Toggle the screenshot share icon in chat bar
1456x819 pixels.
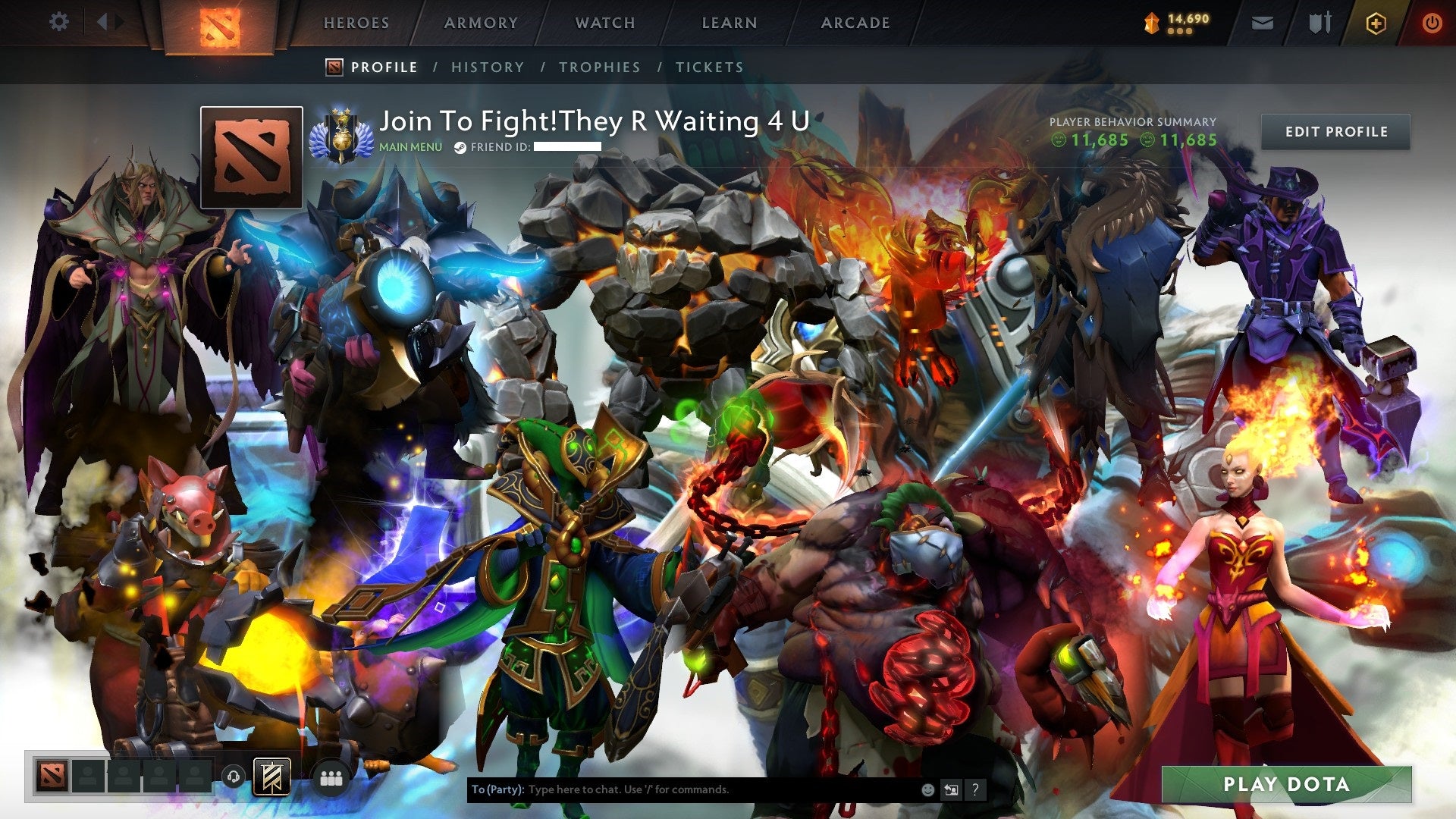(950, 789)
